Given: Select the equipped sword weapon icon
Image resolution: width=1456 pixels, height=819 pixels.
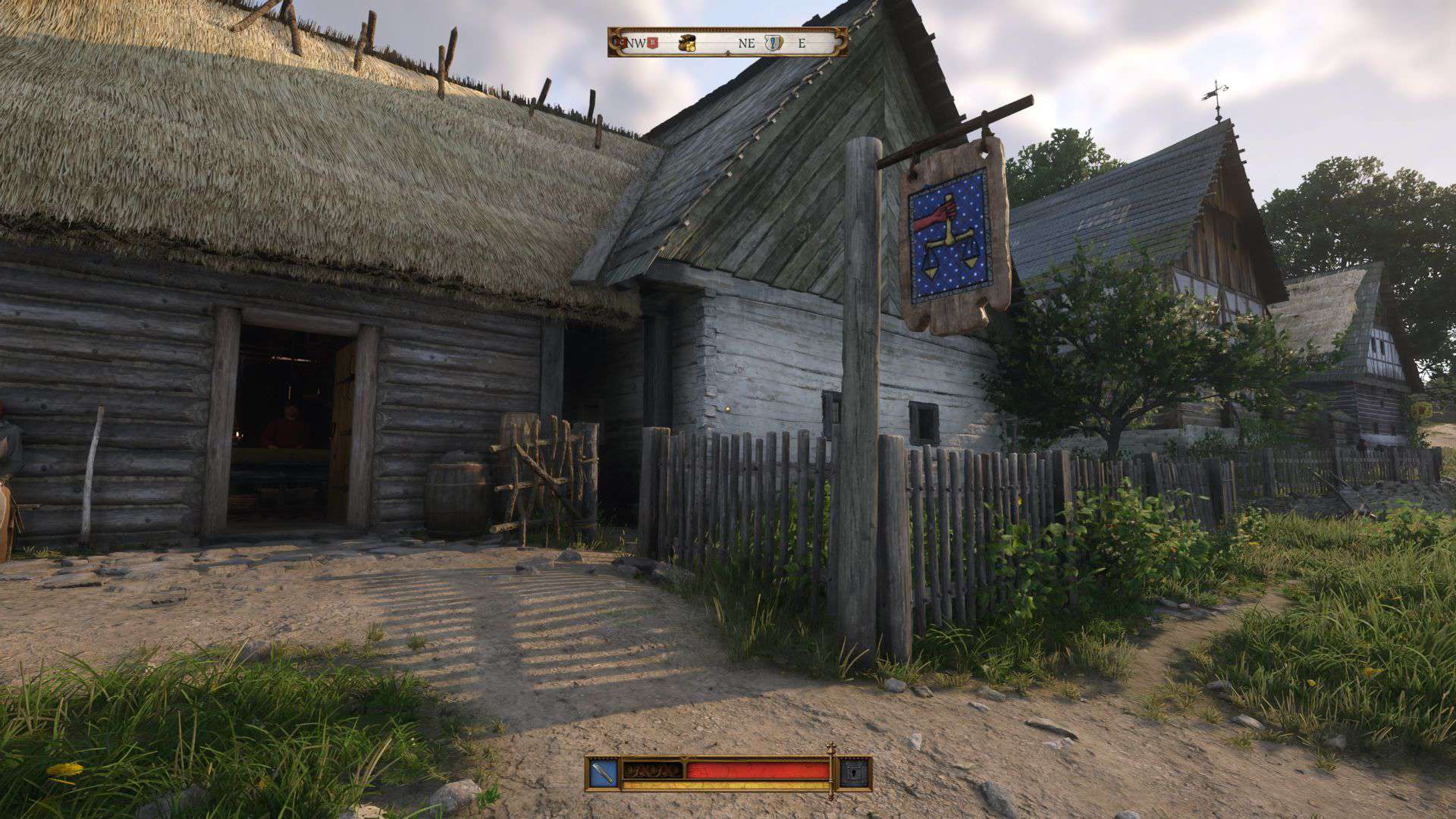Looking at the screenshot, I should pos(604,773).
